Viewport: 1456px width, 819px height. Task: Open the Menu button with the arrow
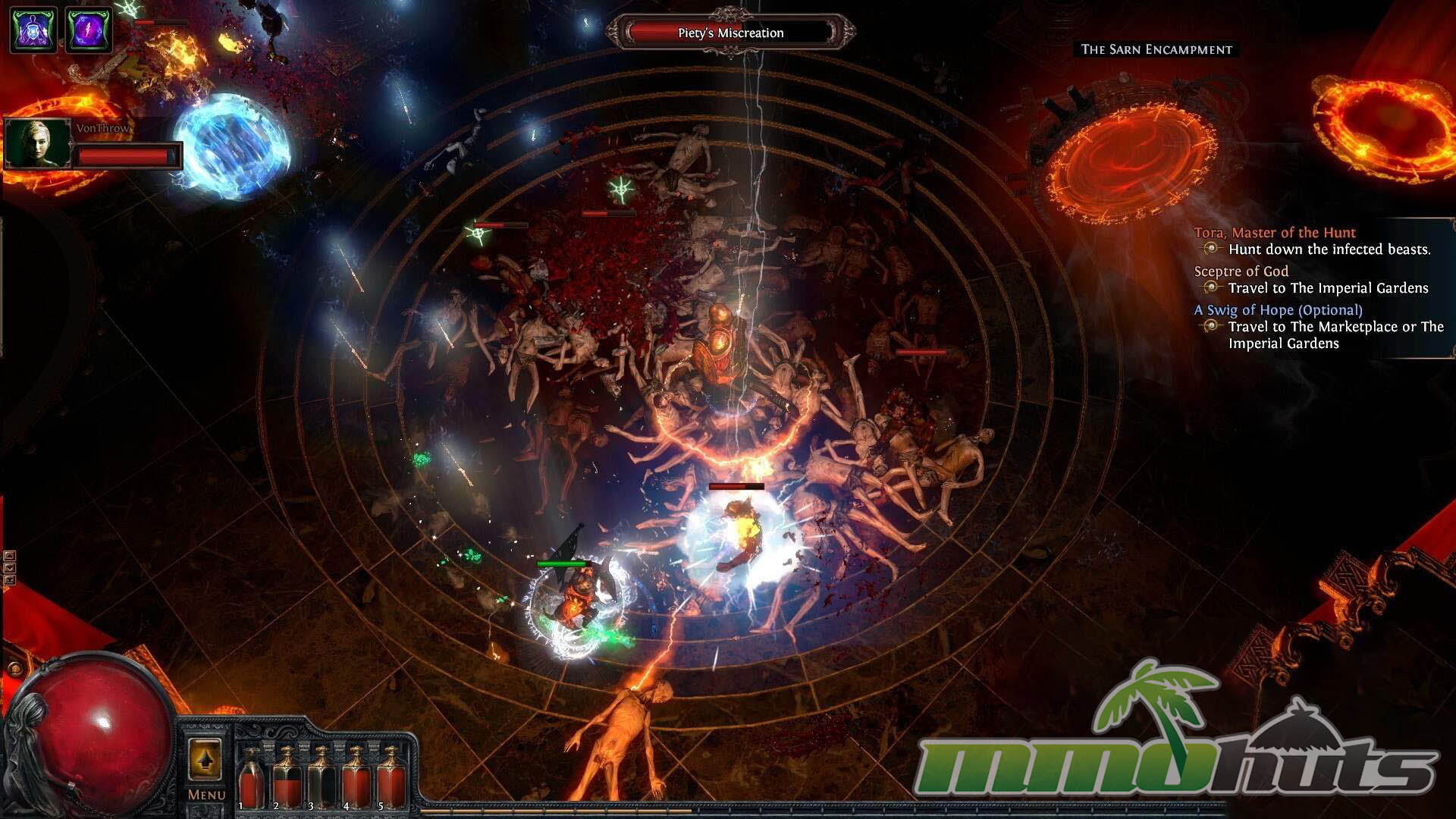pos(205,760)
